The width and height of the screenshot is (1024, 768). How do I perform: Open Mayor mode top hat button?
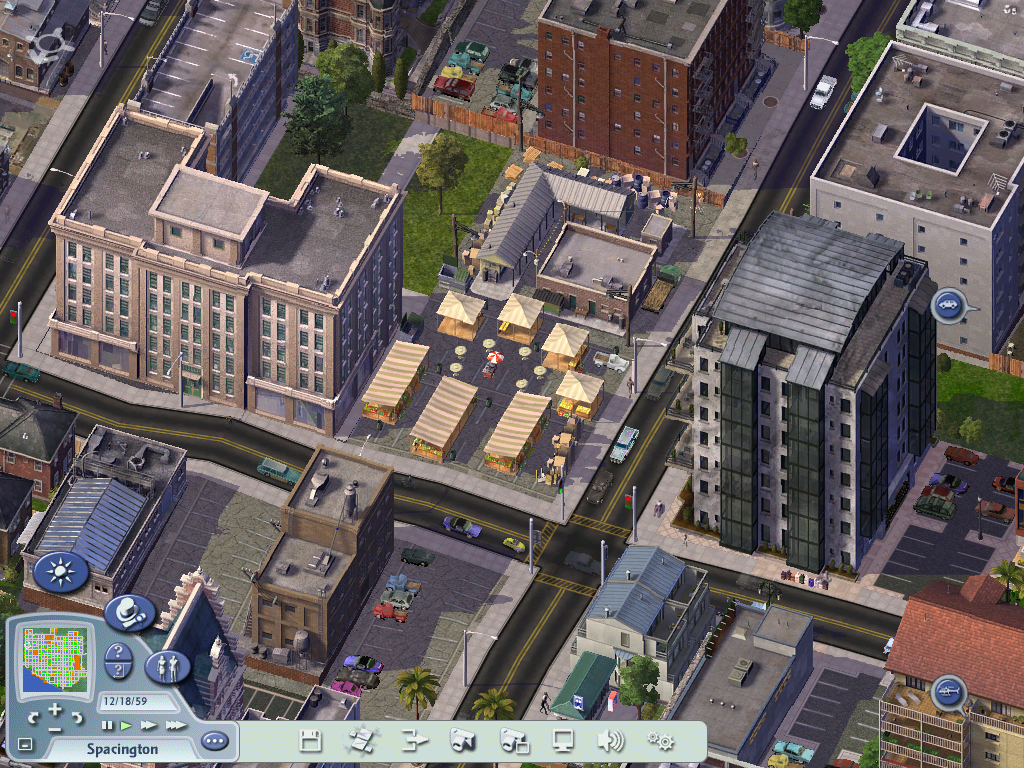(130, 610)
